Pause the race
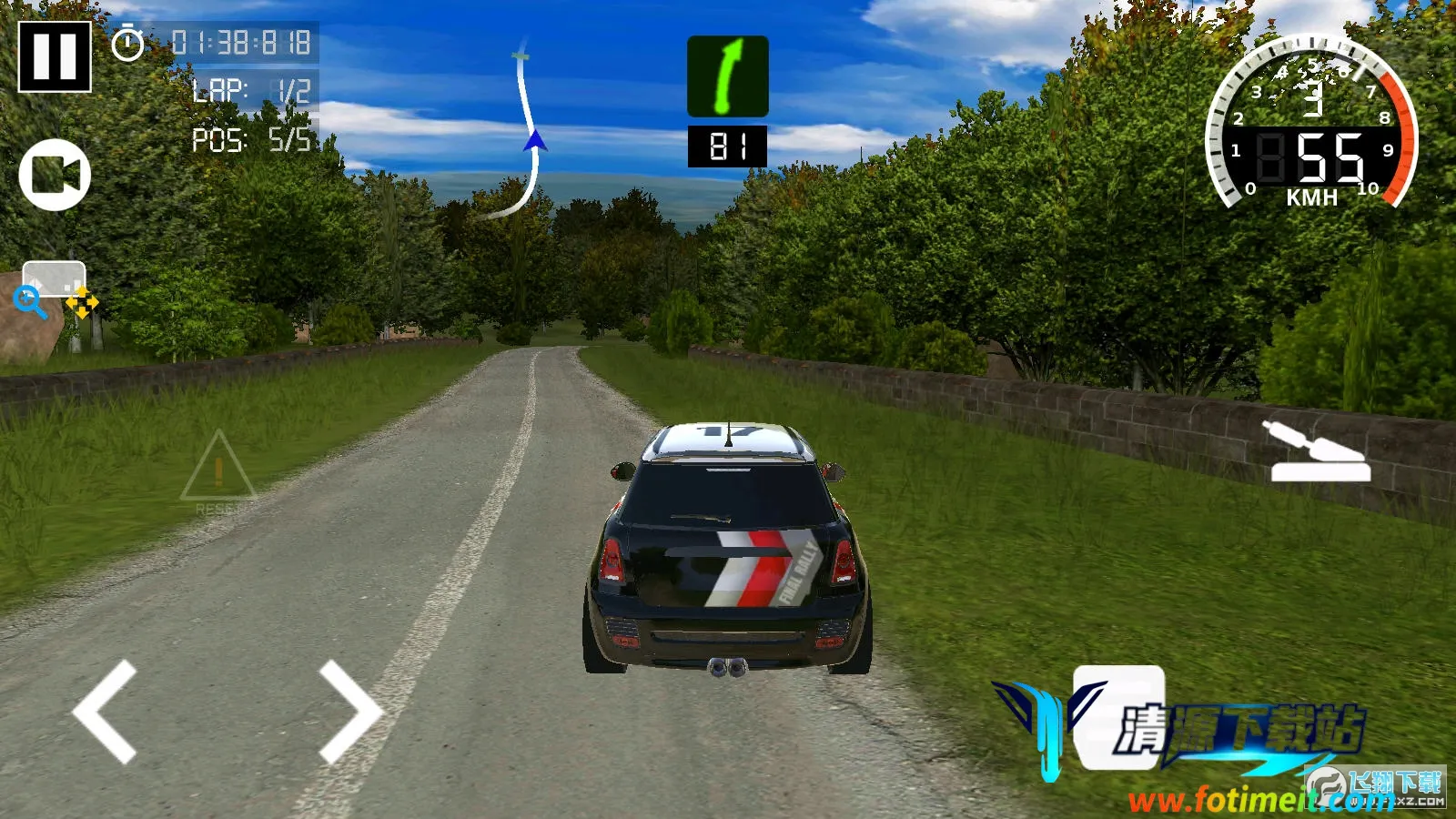This screenshot has height=819, width=1456. [55, 56]
